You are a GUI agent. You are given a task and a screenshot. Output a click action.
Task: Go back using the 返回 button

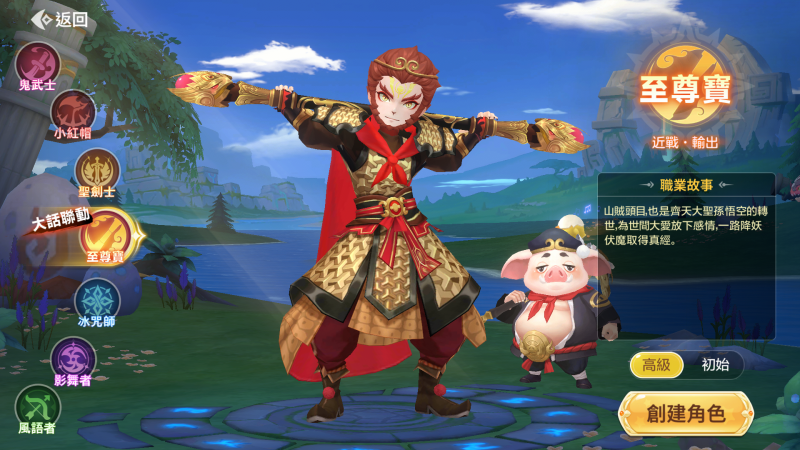click(x=60, y=19)
